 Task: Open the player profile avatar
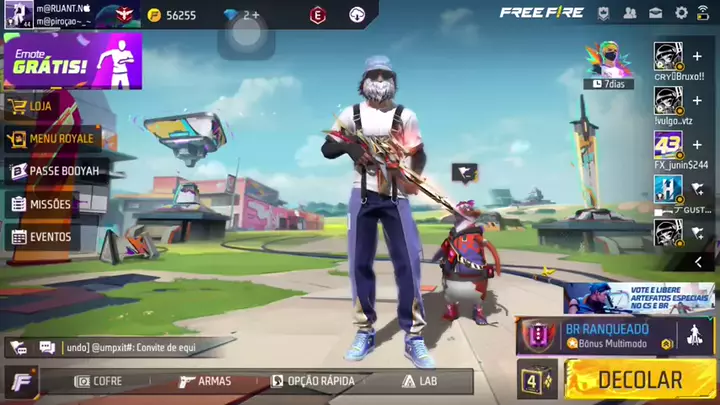[18, 15]
